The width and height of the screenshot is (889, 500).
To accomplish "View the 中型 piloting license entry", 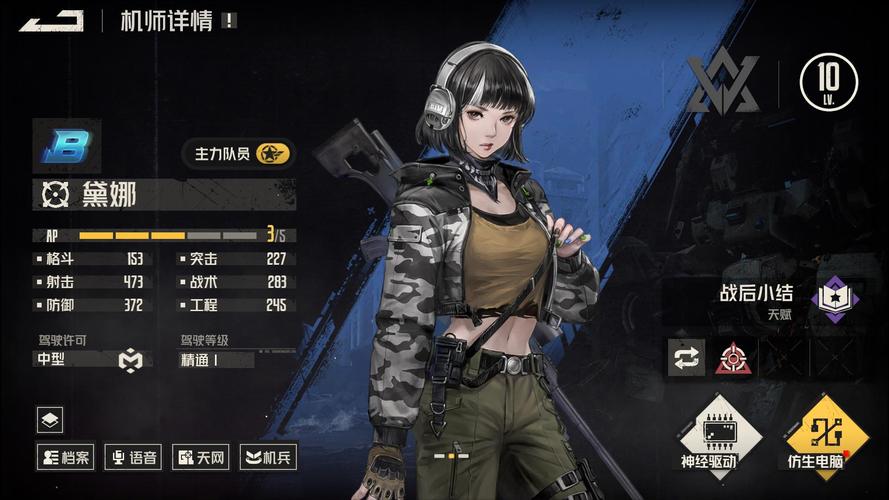I will tap(90, 359).
